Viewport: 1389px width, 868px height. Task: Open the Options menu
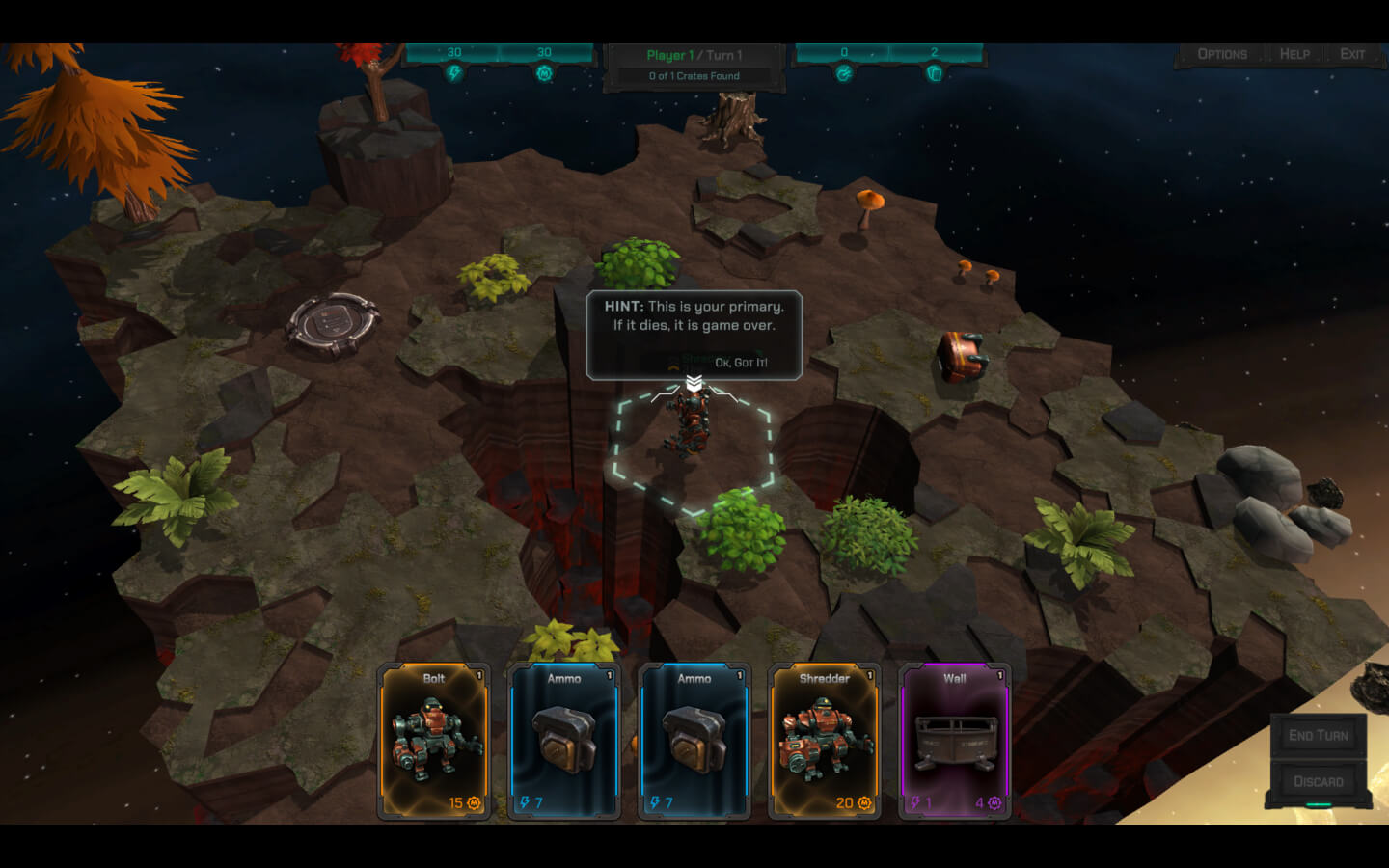point(1221,54)
